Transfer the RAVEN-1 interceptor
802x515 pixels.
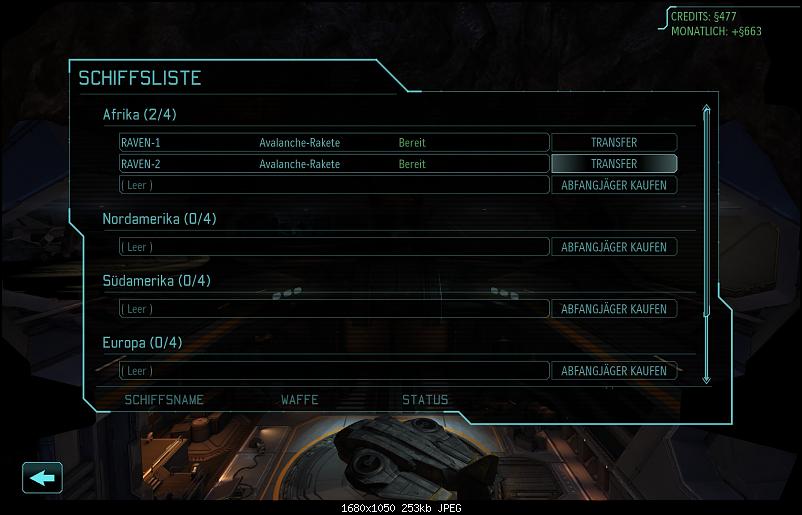[614, 142]
